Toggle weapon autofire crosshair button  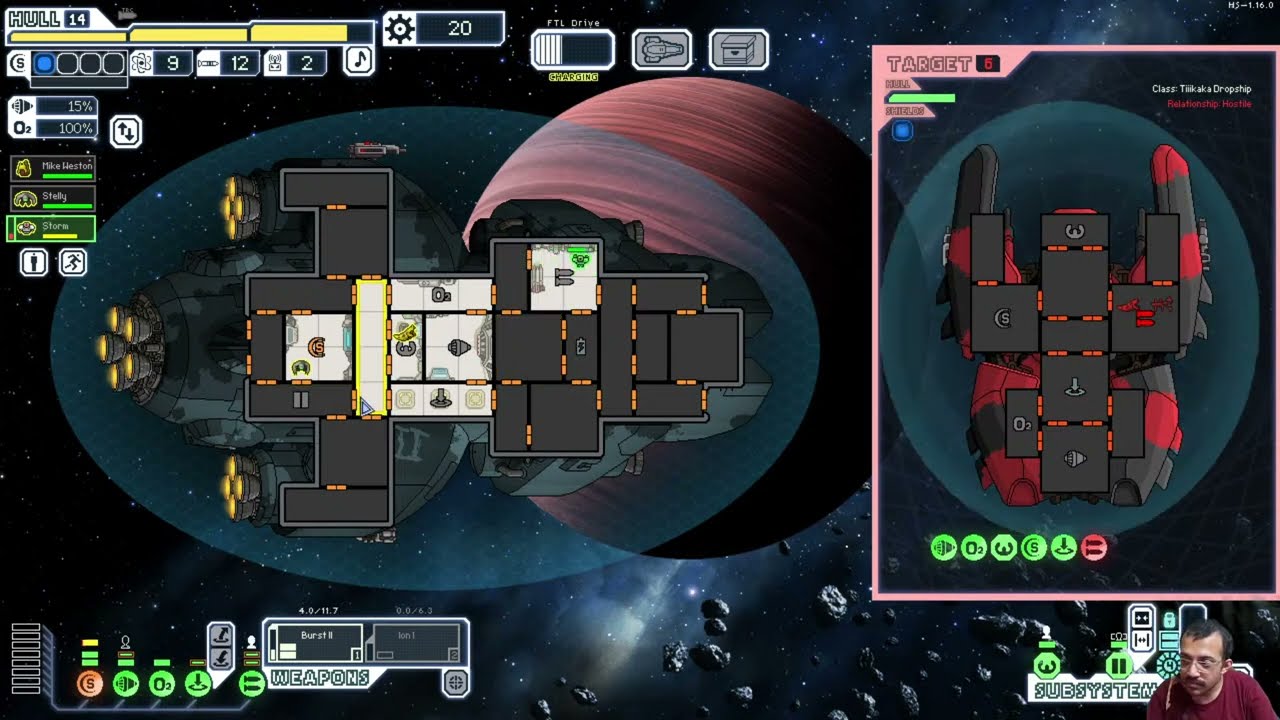click(455, 683)
